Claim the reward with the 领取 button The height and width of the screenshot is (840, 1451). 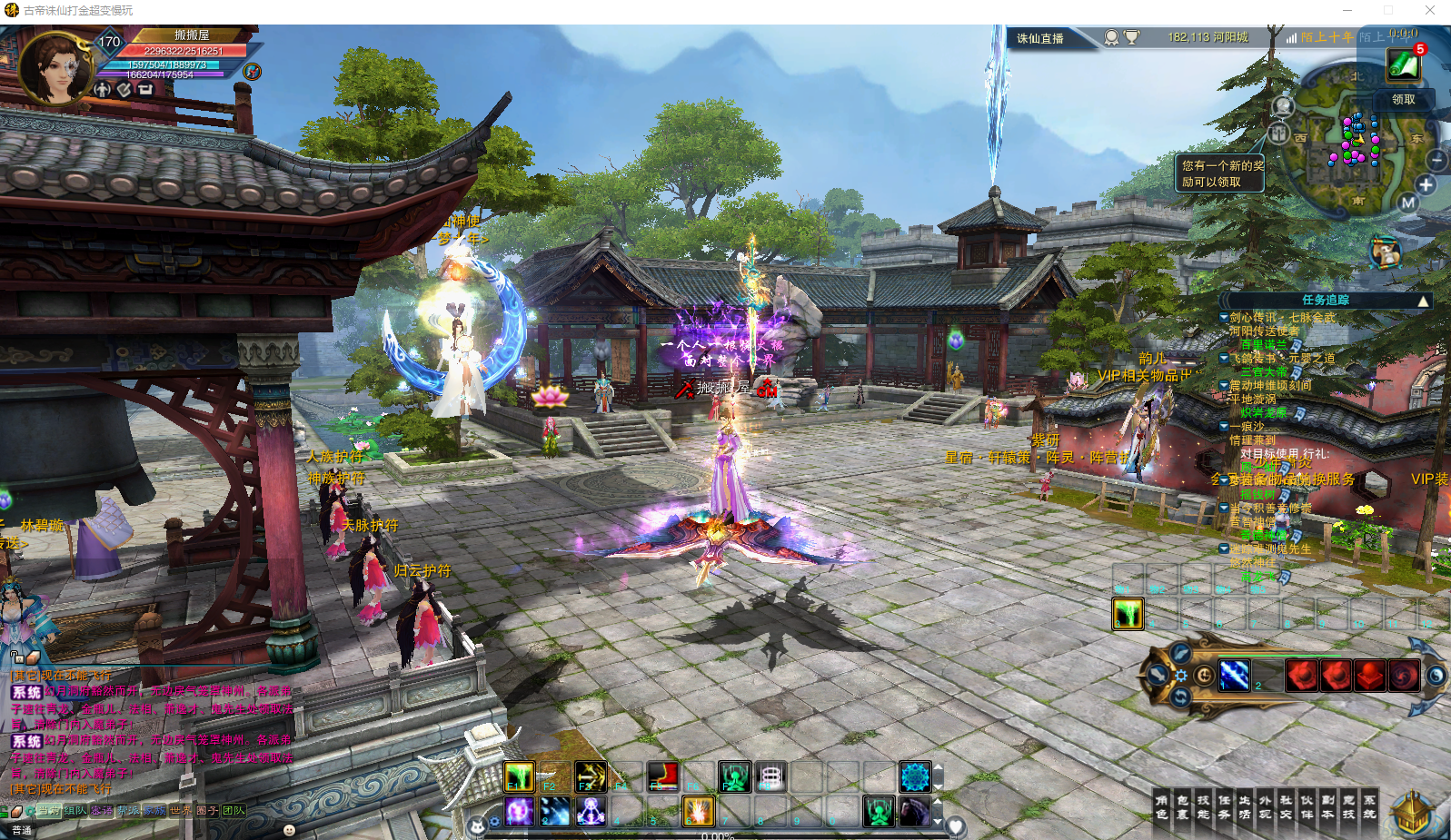[x=1403, y=100]
